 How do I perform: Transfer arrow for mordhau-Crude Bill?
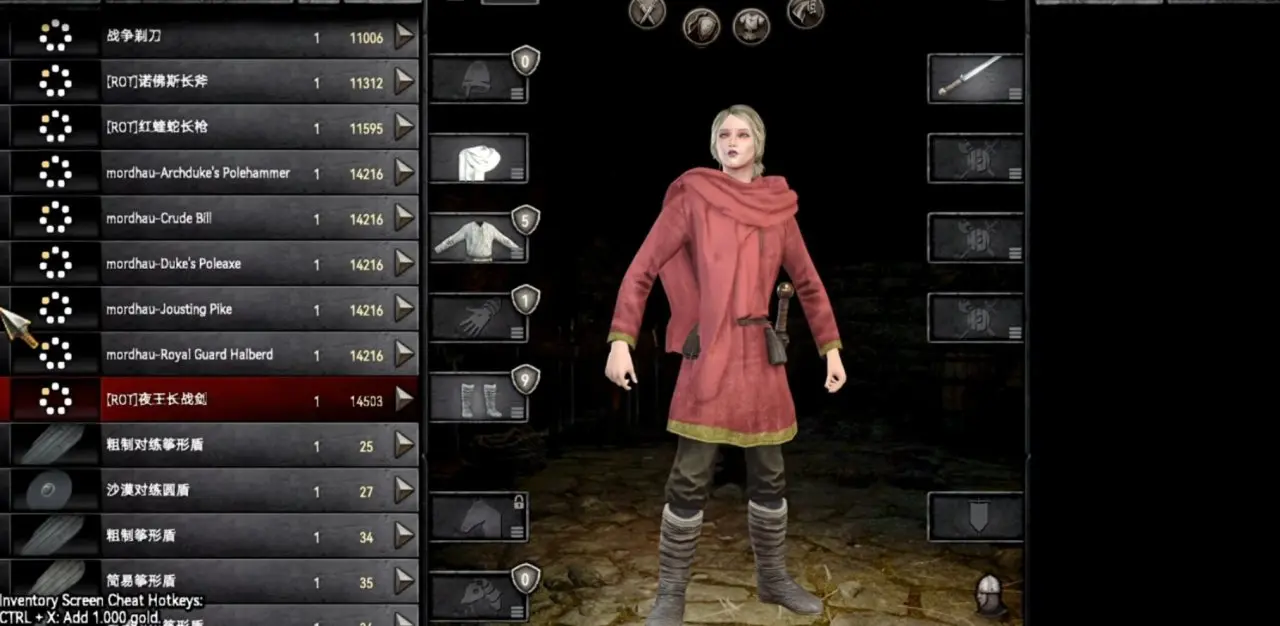pos(404,219)
